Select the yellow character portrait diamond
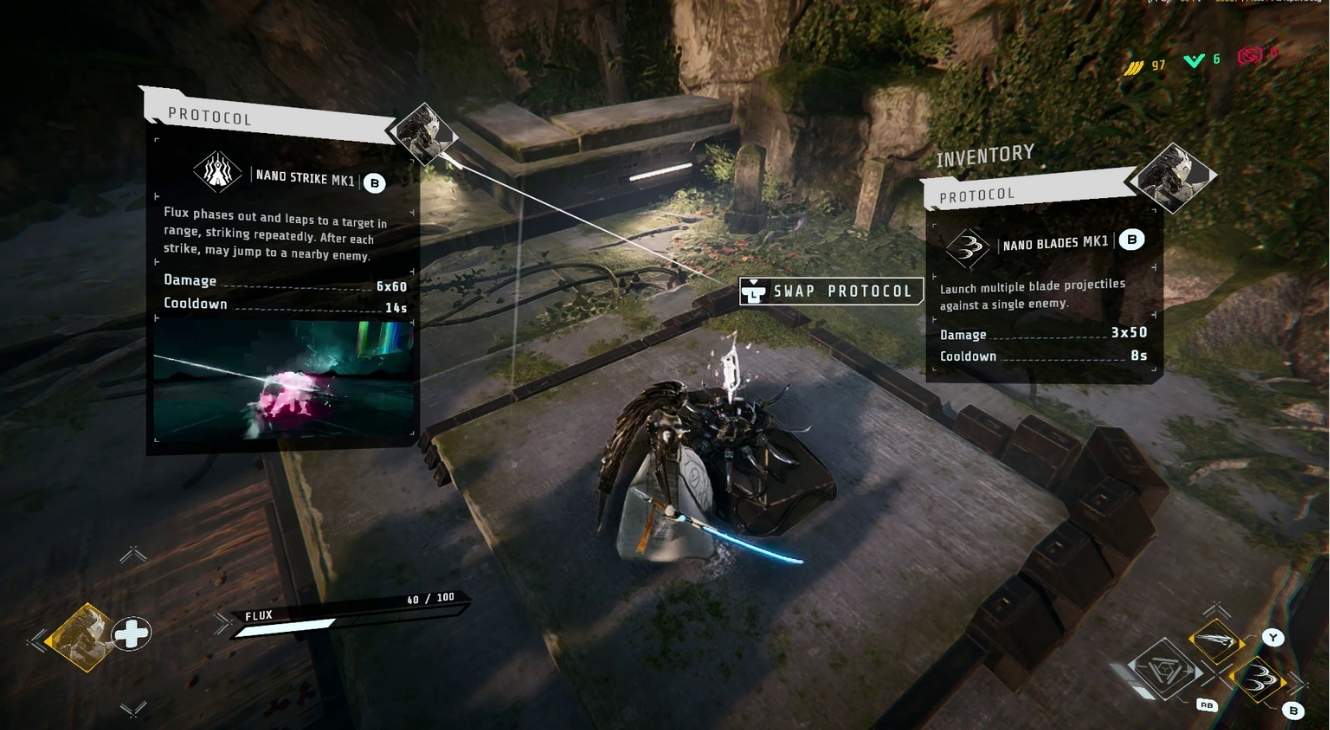 click(x=82, y=634)
